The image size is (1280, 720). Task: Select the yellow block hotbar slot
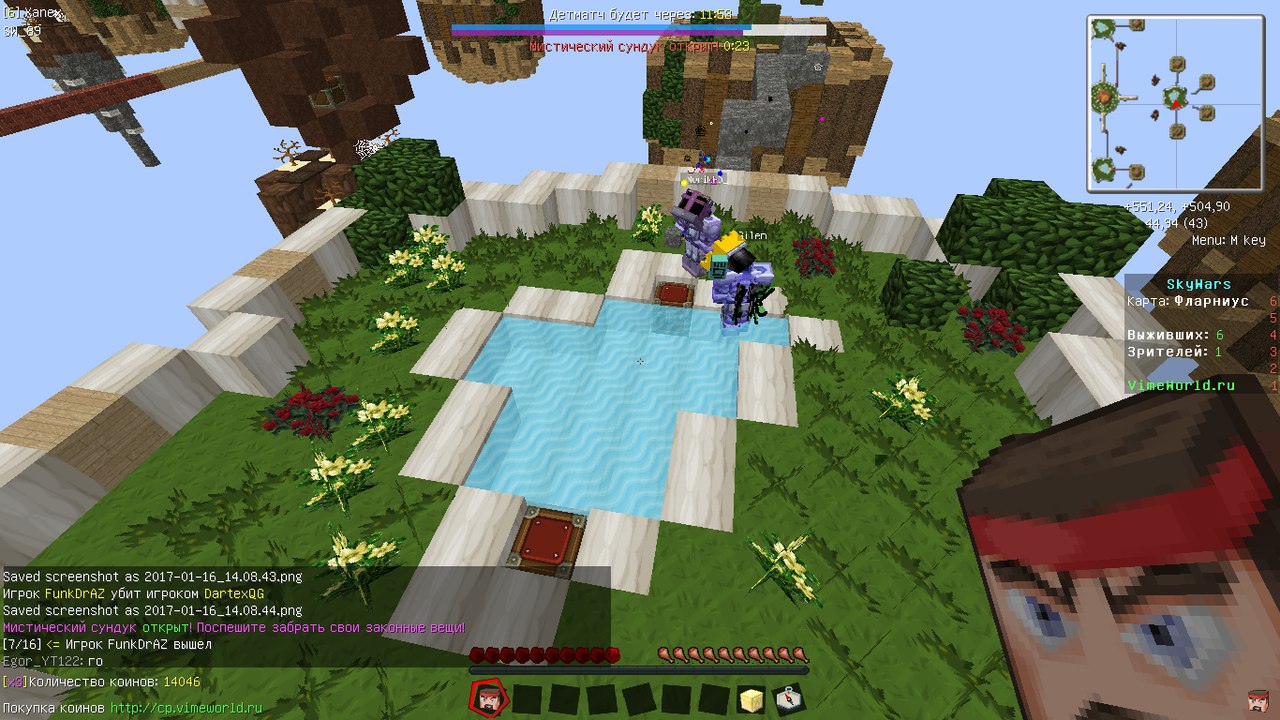751,699
